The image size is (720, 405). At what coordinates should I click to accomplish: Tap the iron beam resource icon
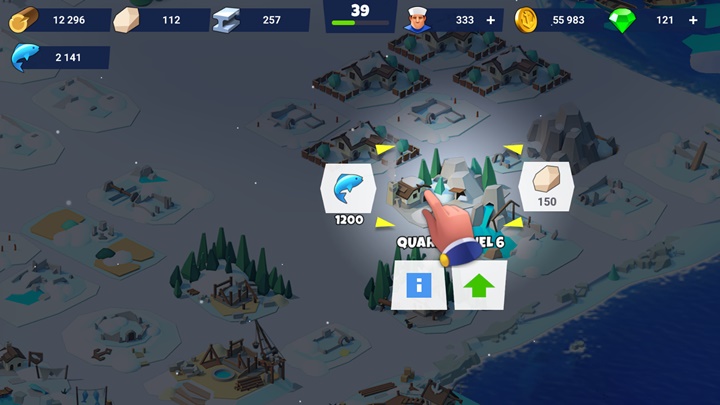227,20
